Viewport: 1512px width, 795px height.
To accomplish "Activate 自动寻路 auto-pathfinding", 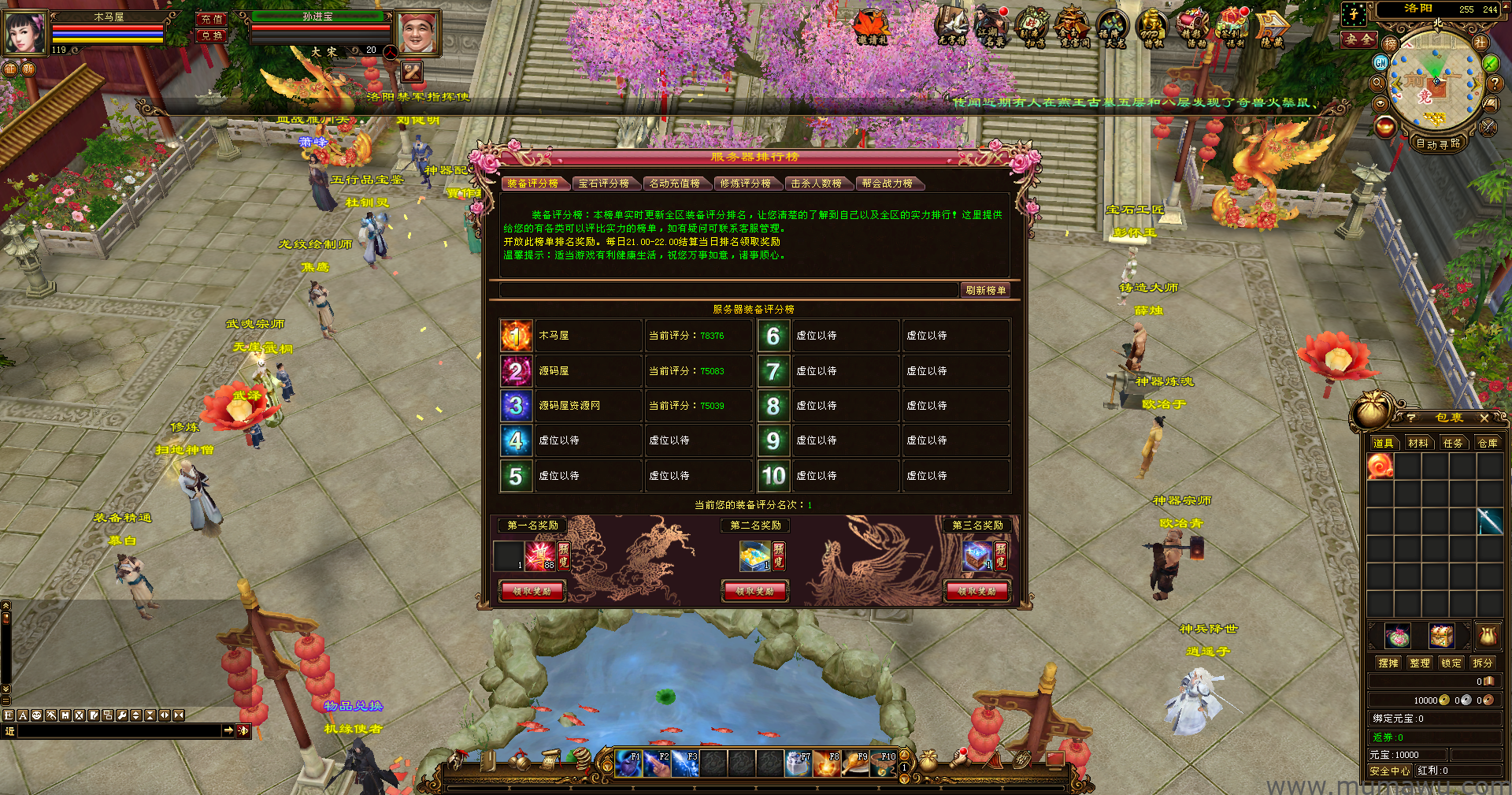I will [x=1438, y=143].
